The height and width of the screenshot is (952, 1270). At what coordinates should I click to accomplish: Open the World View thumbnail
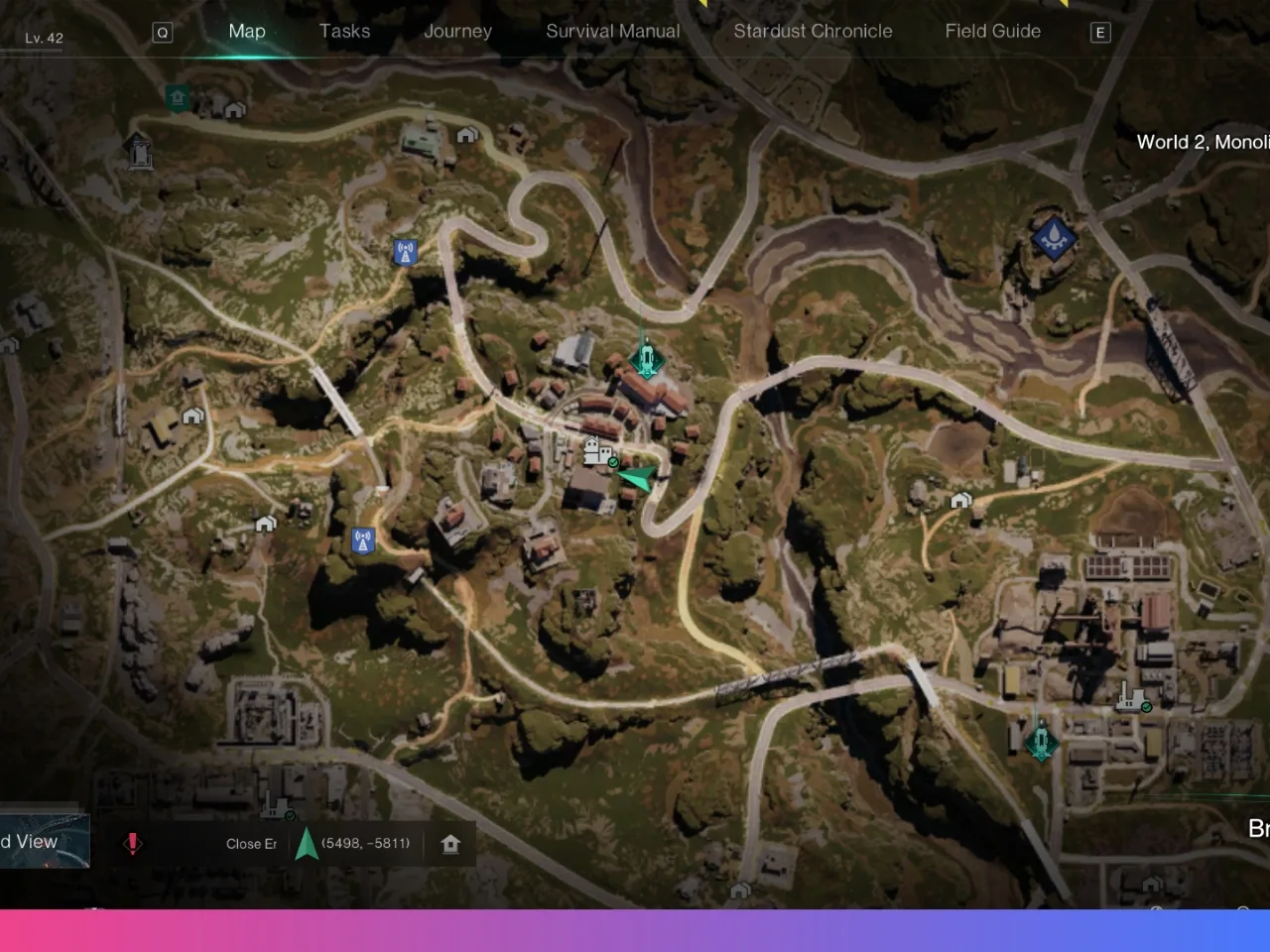click(44, 842)
